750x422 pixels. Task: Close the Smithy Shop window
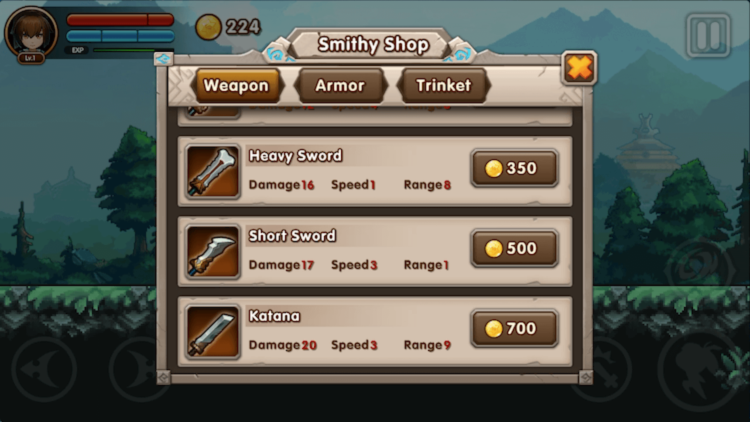(579, 68)
